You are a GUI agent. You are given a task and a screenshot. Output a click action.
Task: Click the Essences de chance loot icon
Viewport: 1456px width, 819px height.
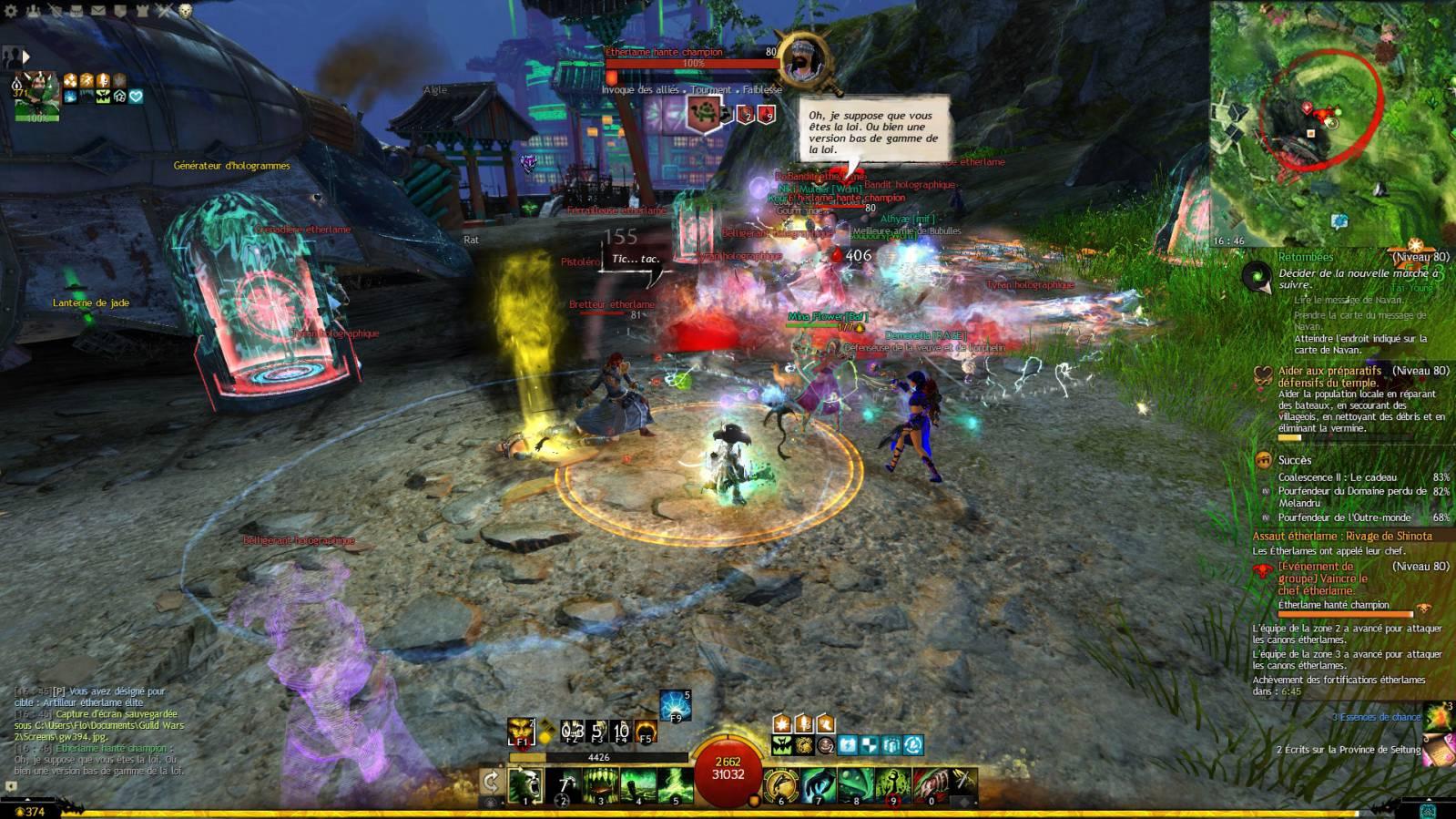pos(1438,716)
